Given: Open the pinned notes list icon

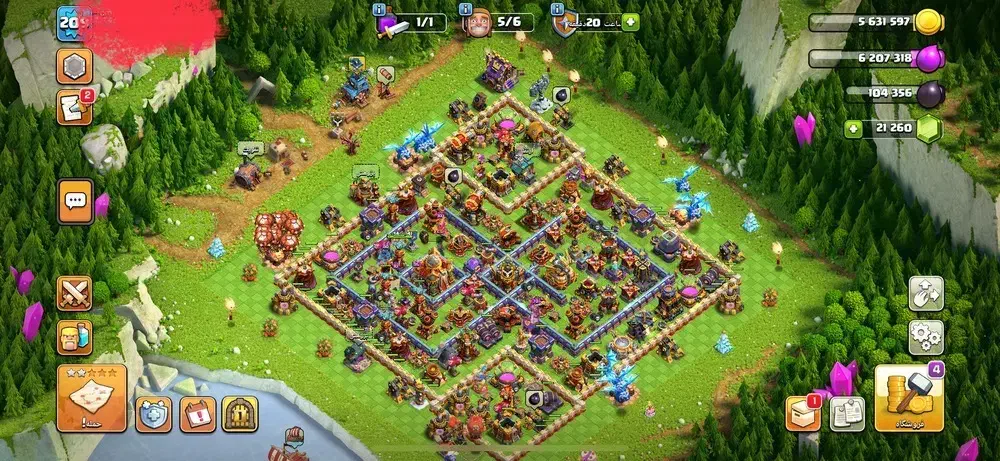Looking at the screenshot, I should coord(846,413).
